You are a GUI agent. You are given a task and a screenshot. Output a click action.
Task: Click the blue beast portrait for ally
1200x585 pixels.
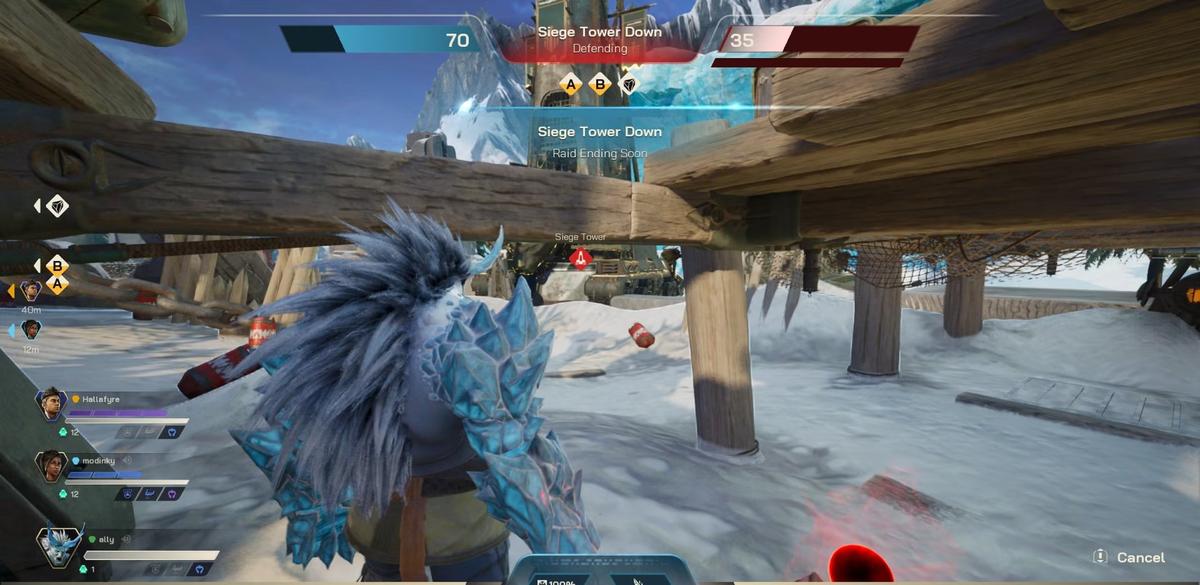59,546
